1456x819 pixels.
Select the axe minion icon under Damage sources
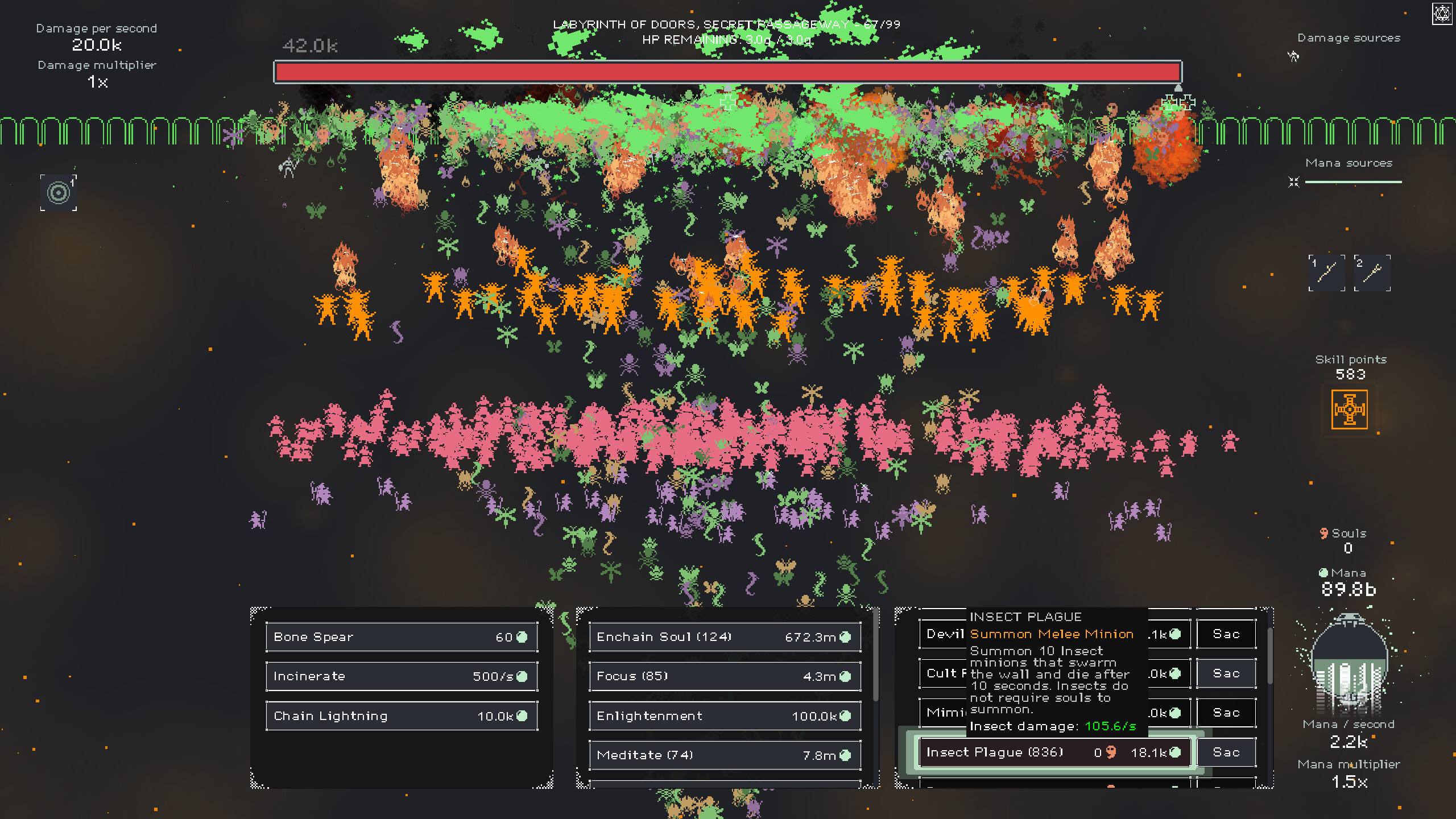coord(1294,57)
